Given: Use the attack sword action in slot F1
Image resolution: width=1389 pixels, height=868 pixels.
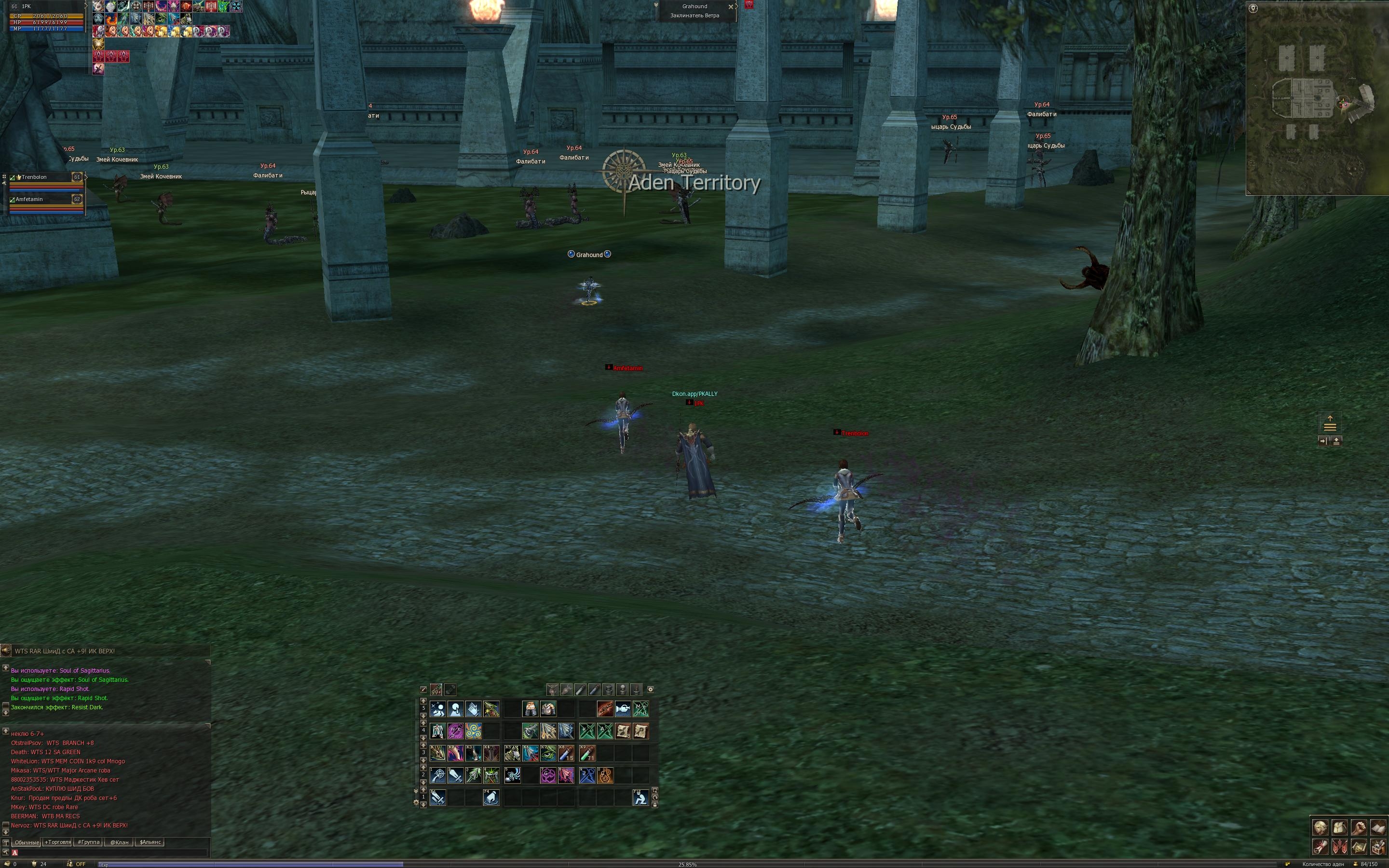Looking at the screenshot, I should pyautogui.click(x=438, y=798).
